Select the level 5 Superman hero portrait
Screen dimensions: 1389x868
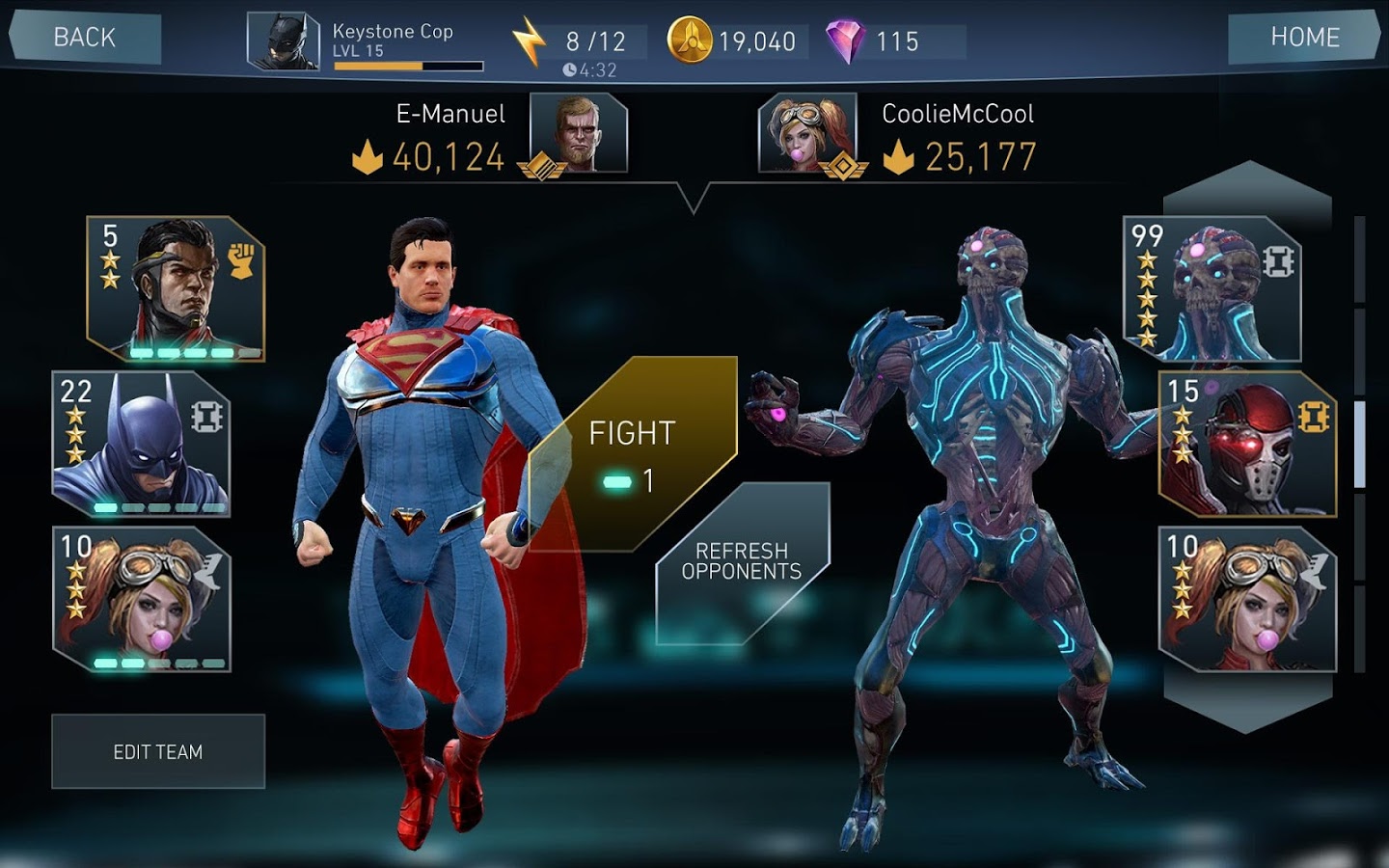[159, 289]
